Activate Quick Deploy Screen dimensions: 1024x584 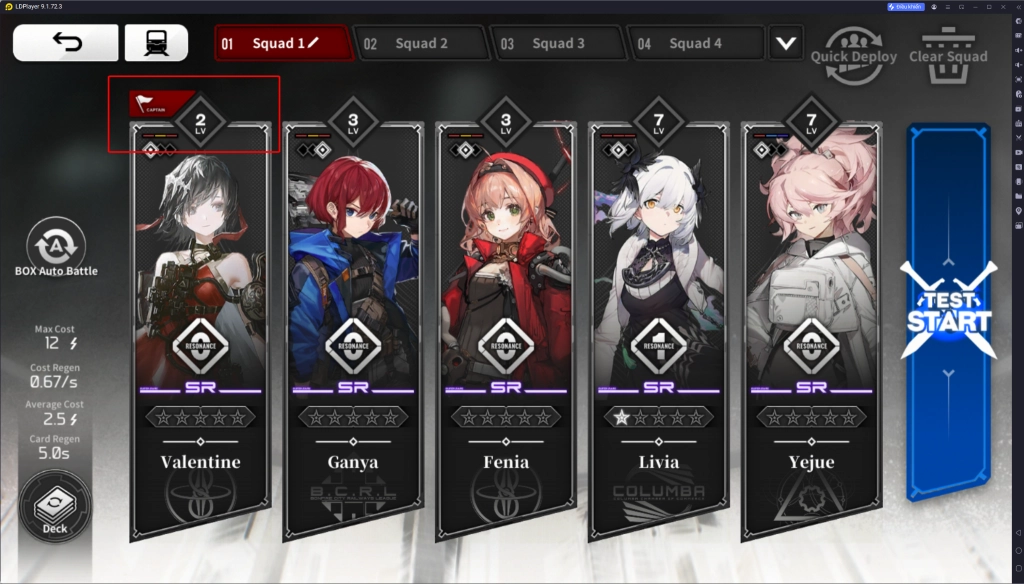pos(856,45)
